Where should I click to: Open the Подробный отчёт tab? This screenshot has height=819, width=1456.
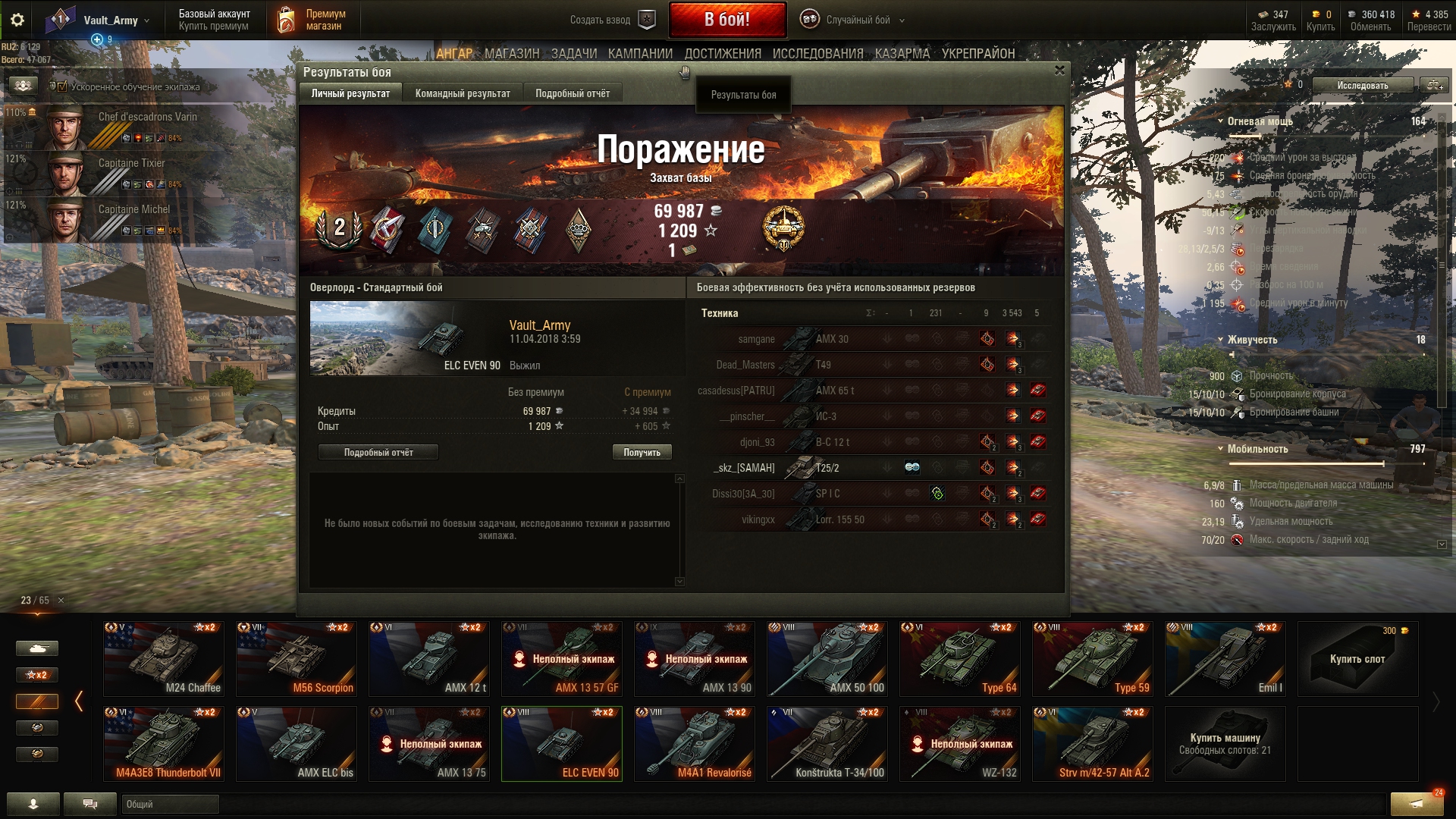pyautogui.click(x=573, y=93)
